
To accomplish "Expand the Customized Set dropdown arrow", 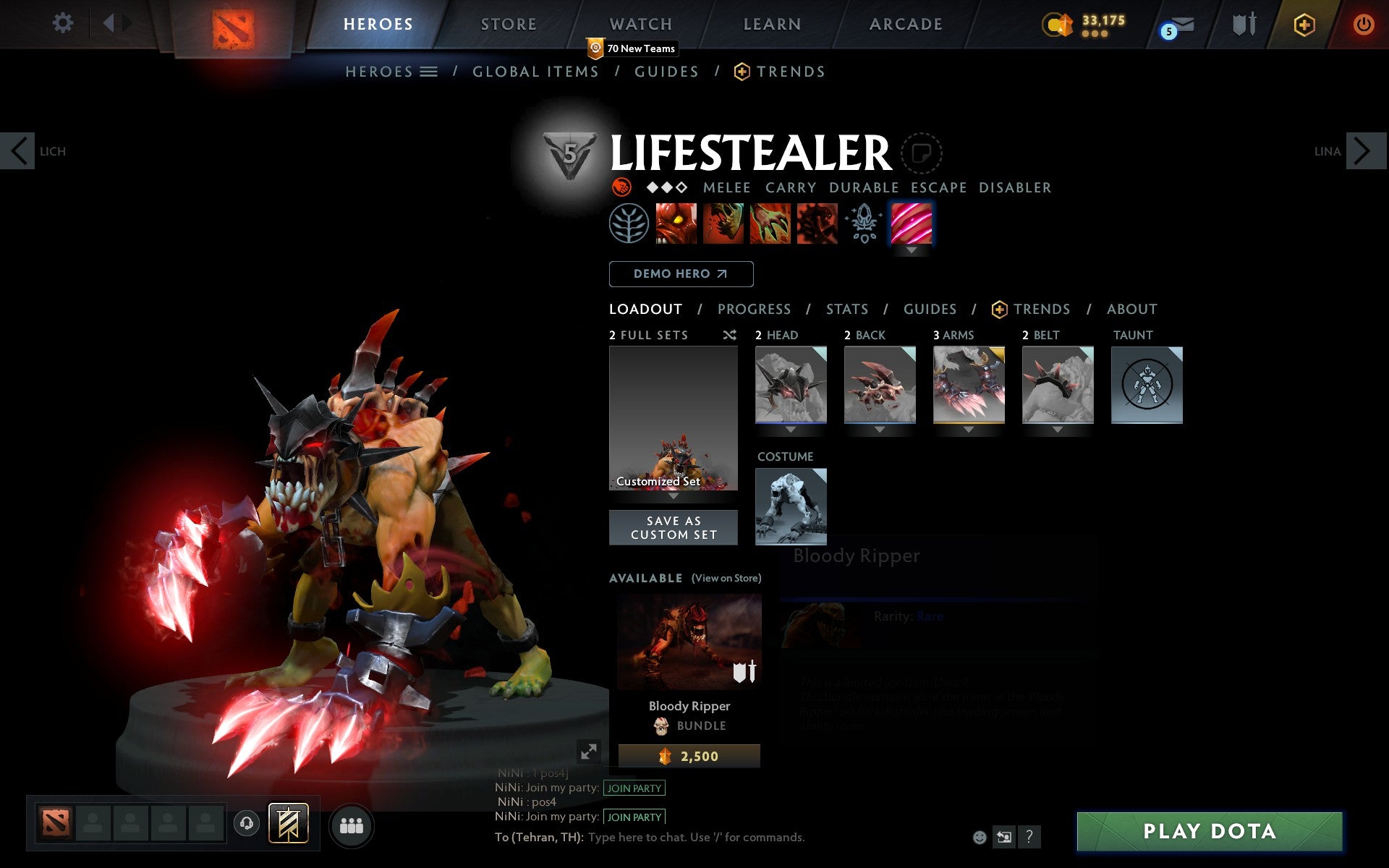I will tap(672, 497).
